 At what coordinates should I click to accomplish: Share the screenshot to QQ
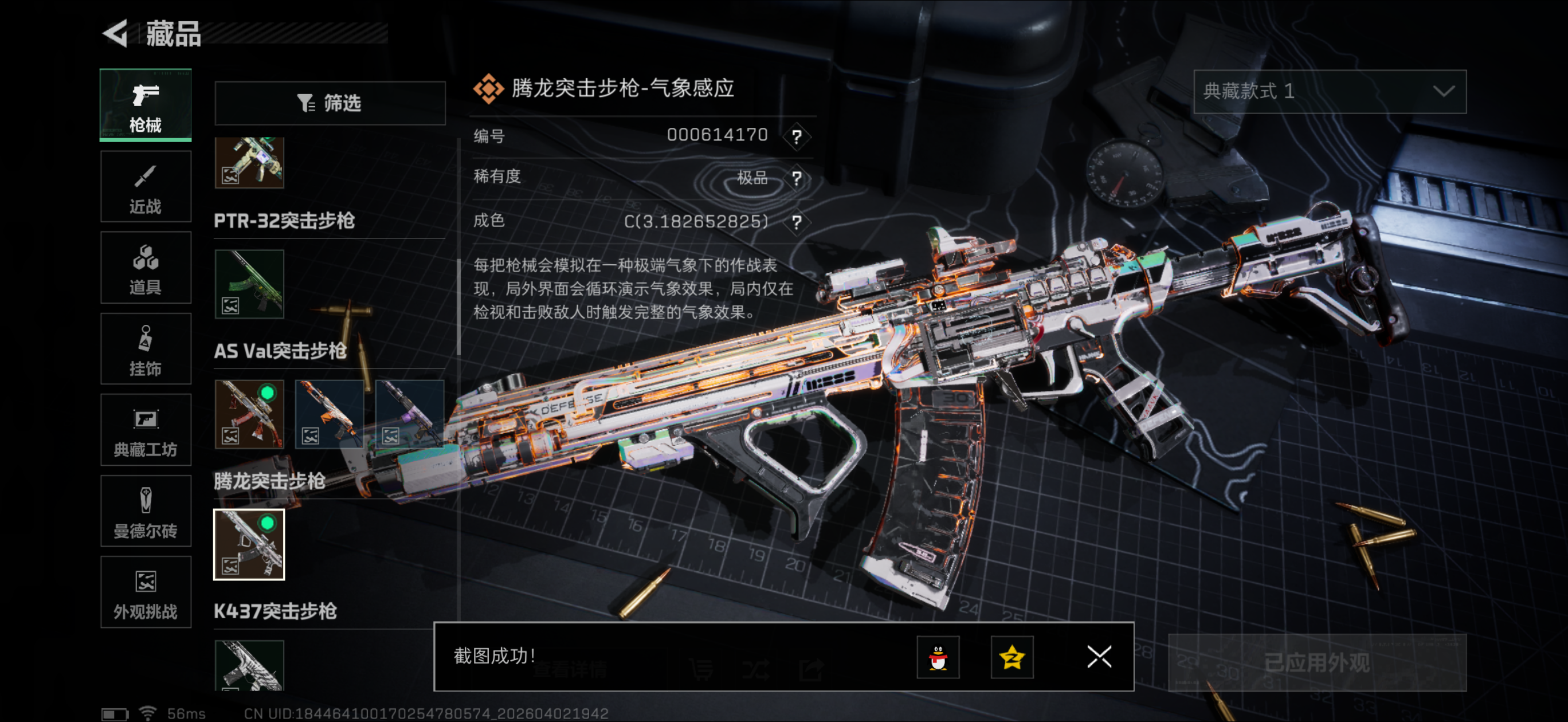[938, 657]
